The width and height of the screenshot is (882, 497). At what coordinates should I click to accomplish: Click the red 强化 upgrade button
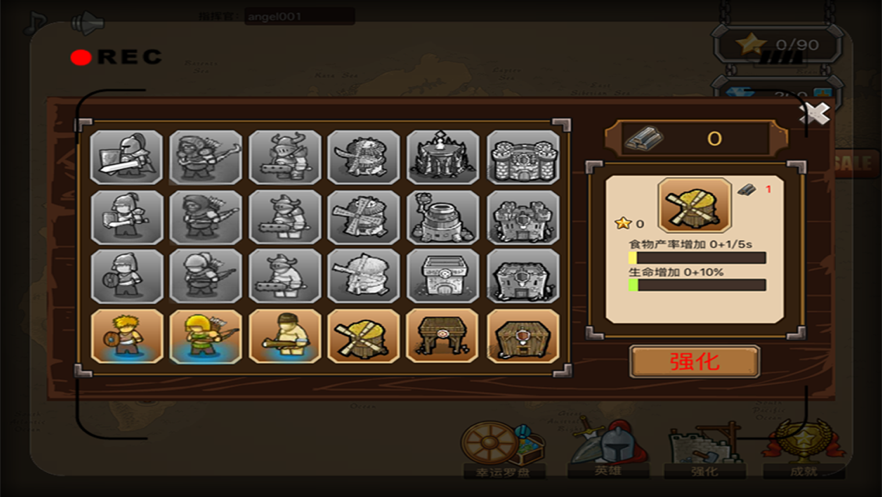[694, 362]
